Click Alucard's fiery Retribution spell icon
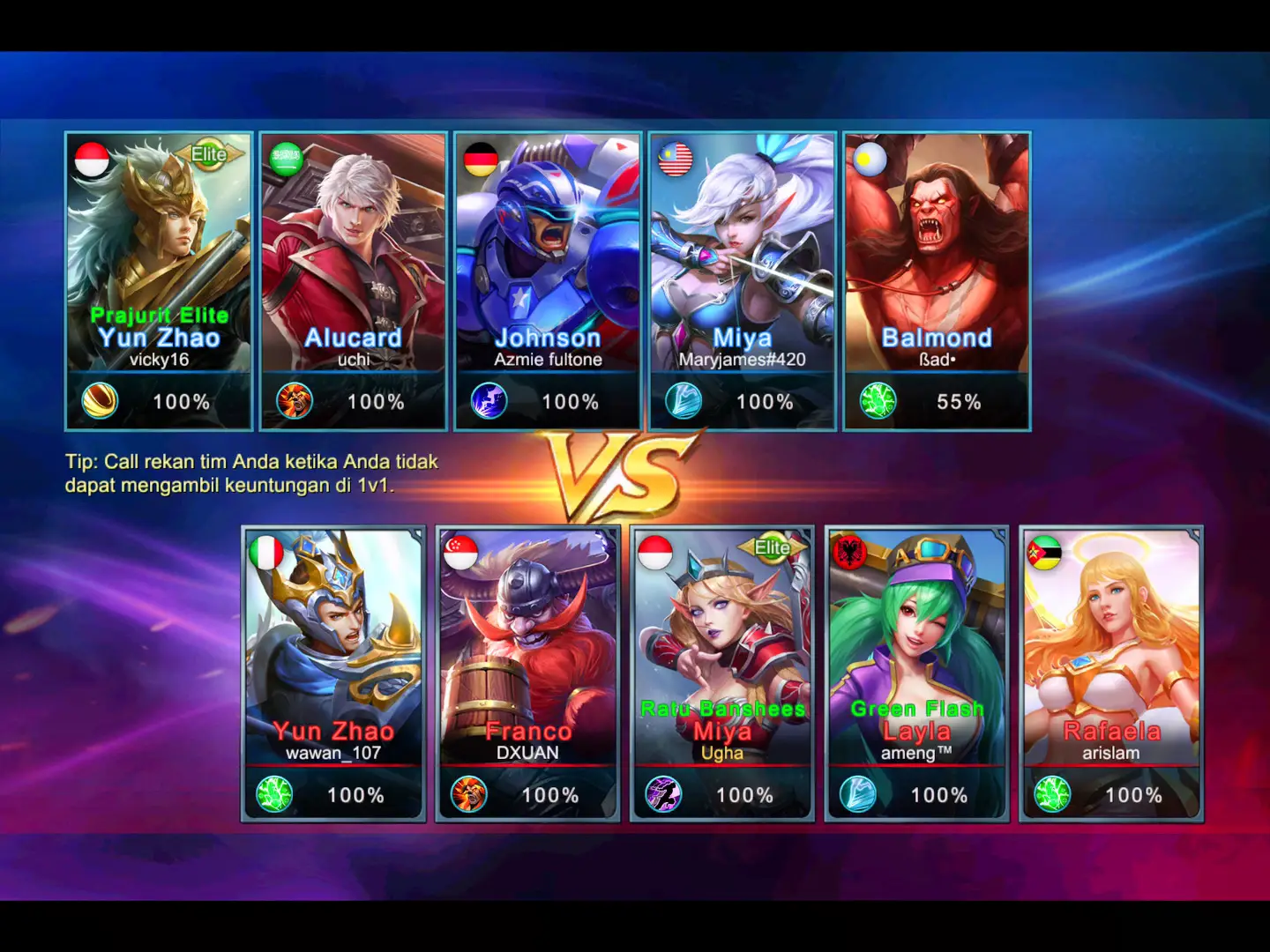This screenshot has width=1270, height=952. (294, 401)
